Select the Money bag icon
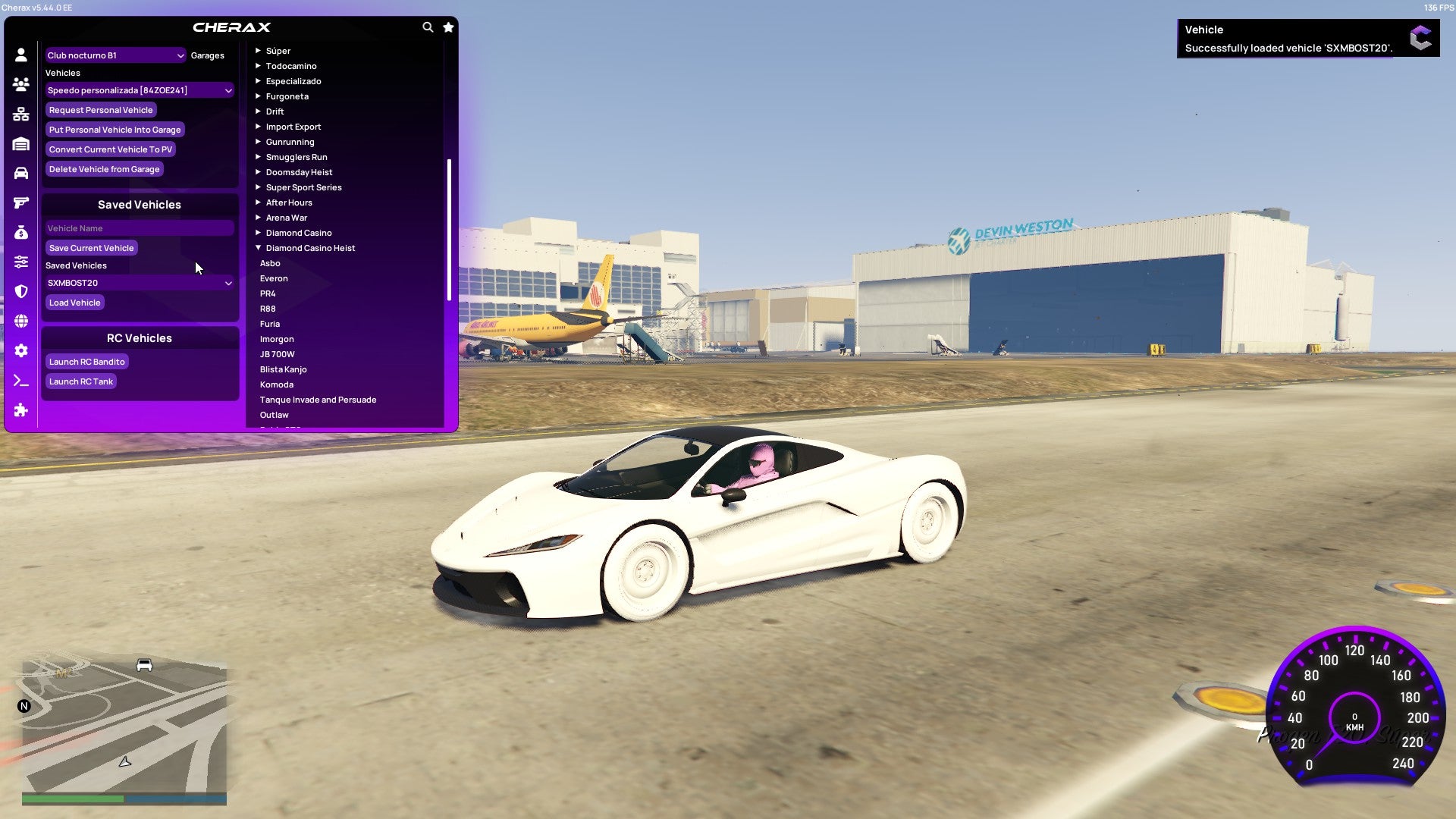Image resolution: width=1456 pixels, height=819 pixels. click(x=20, y=232)
